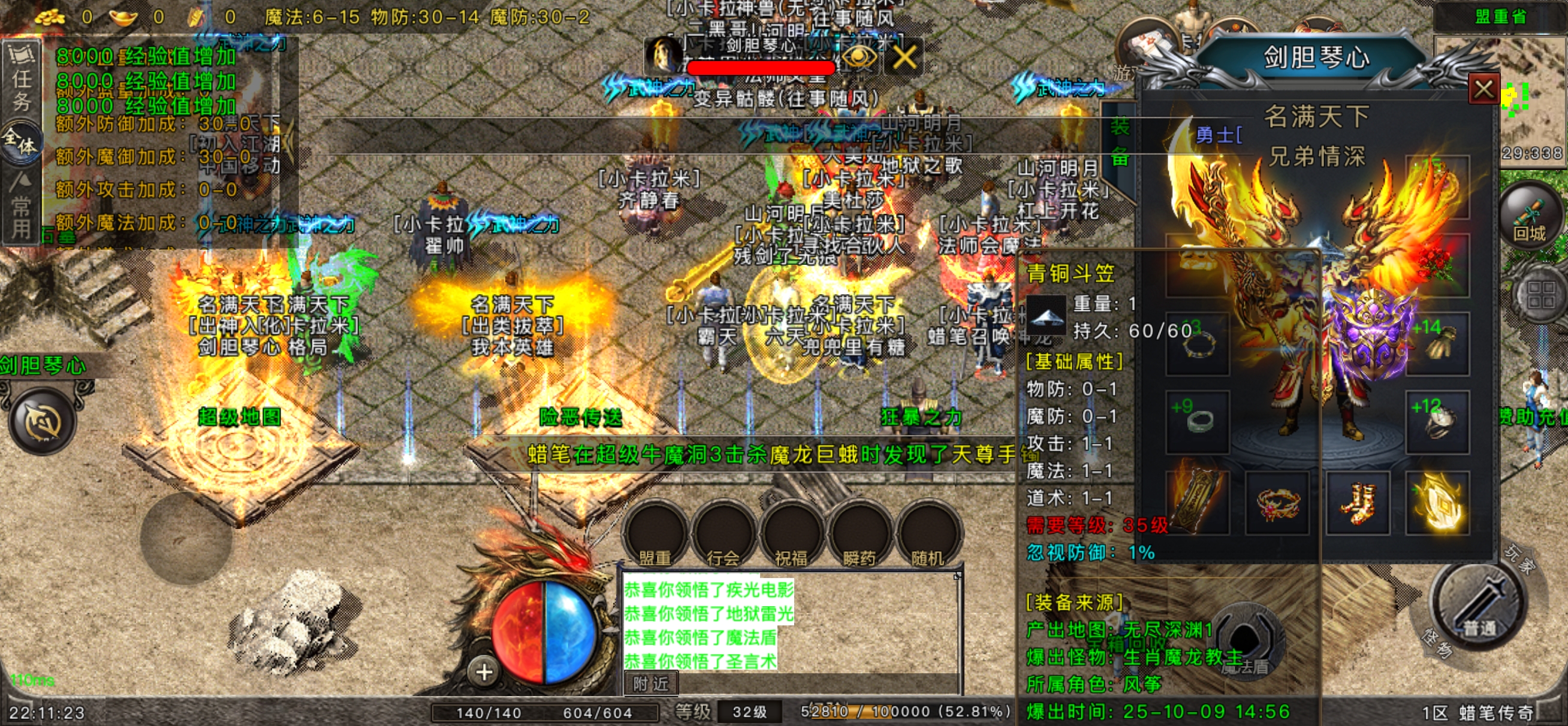This screenshot has height=726, width=1568.
Task: Open the 行会 guild quick slot
Action: click(723, 536)
